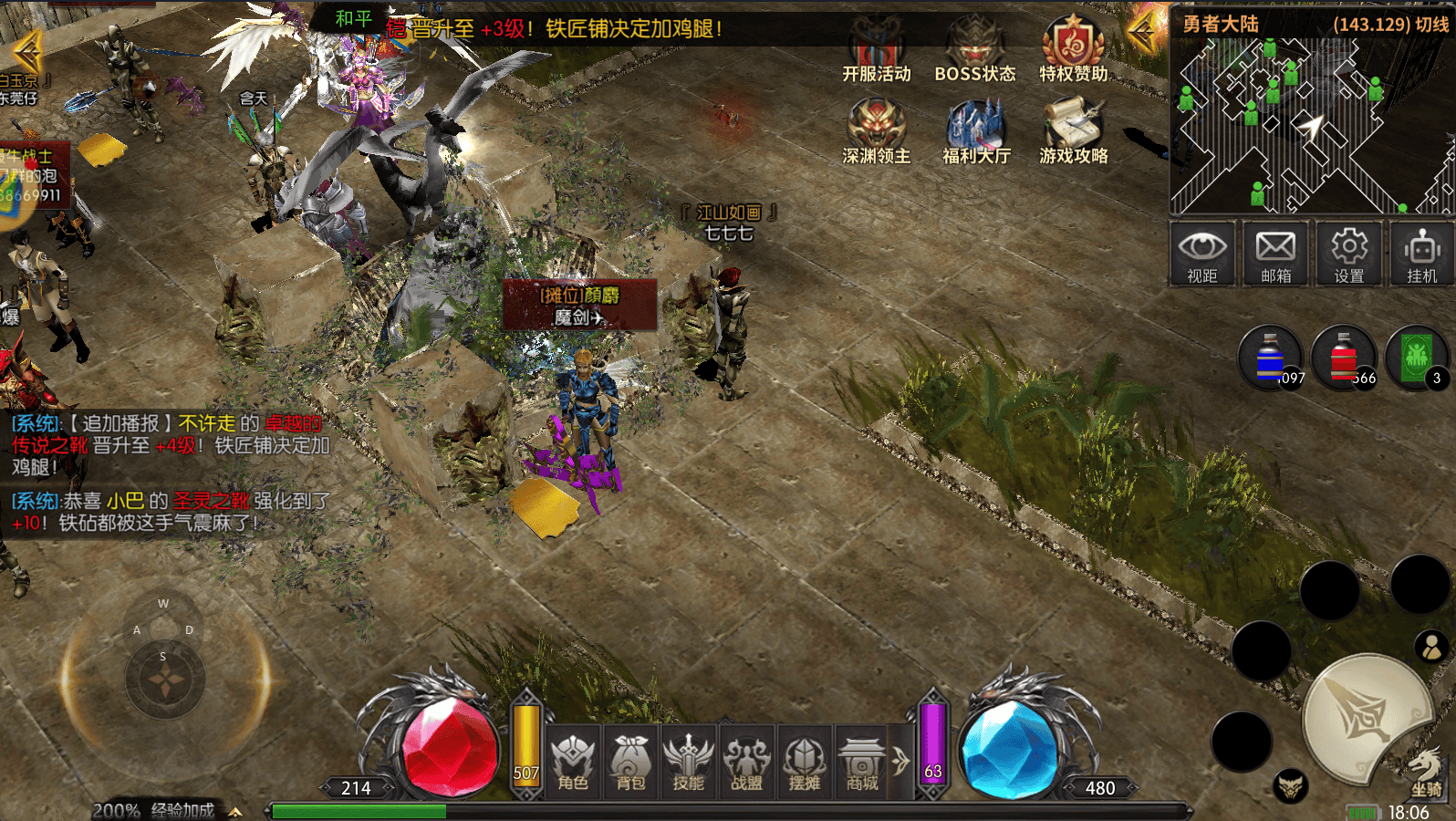This screenshot has height=821, width=1456.
Task: Open the 特权赞助 privilege icon
Action: point(1073,49)
